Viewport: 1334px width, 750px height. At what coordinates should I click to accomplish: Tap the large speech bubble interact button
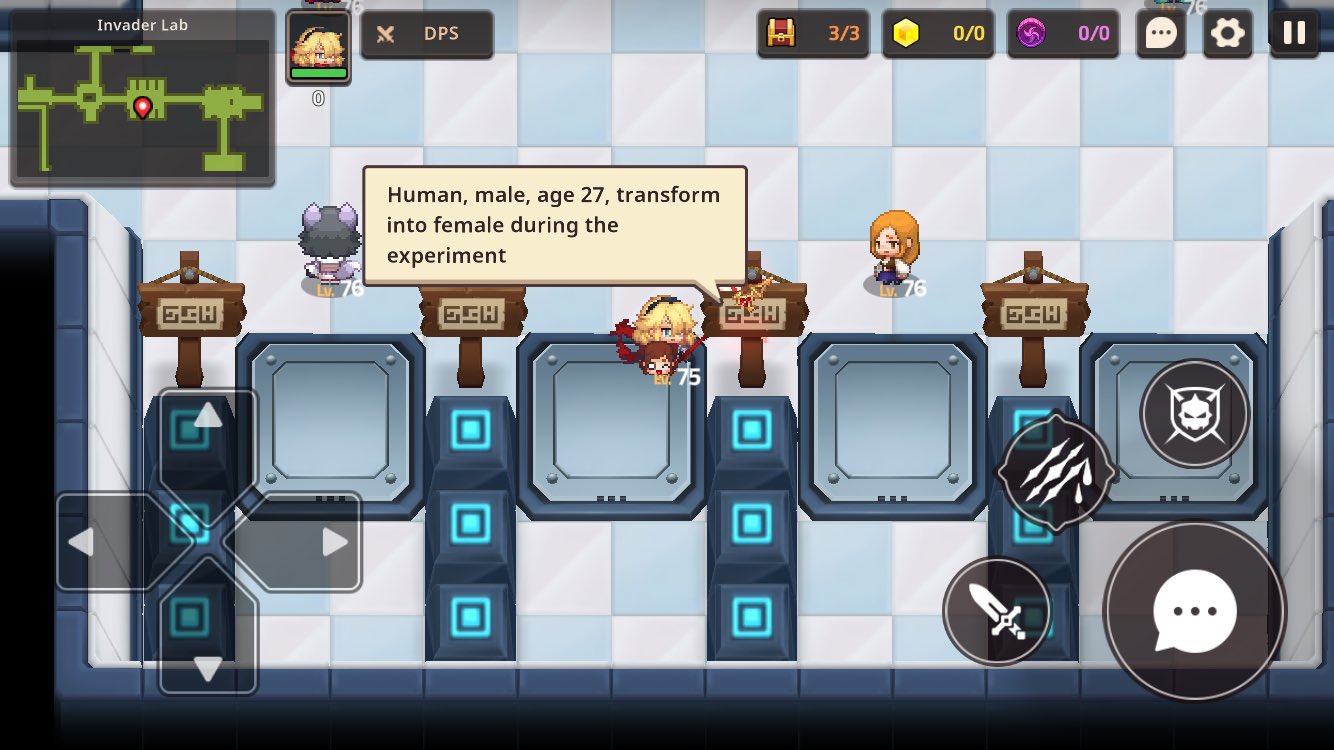[1194, 610]
